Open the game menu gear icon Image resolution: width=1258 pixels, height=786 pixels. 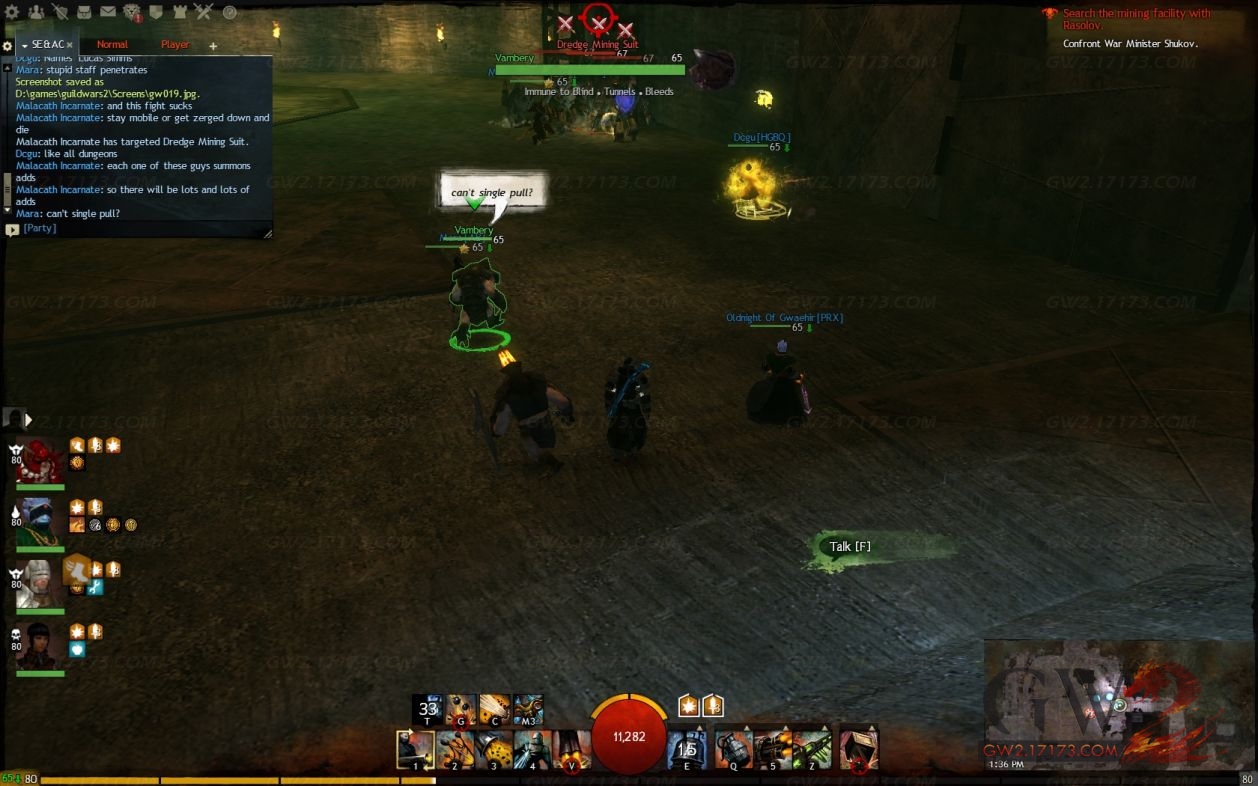coord(12,12)
